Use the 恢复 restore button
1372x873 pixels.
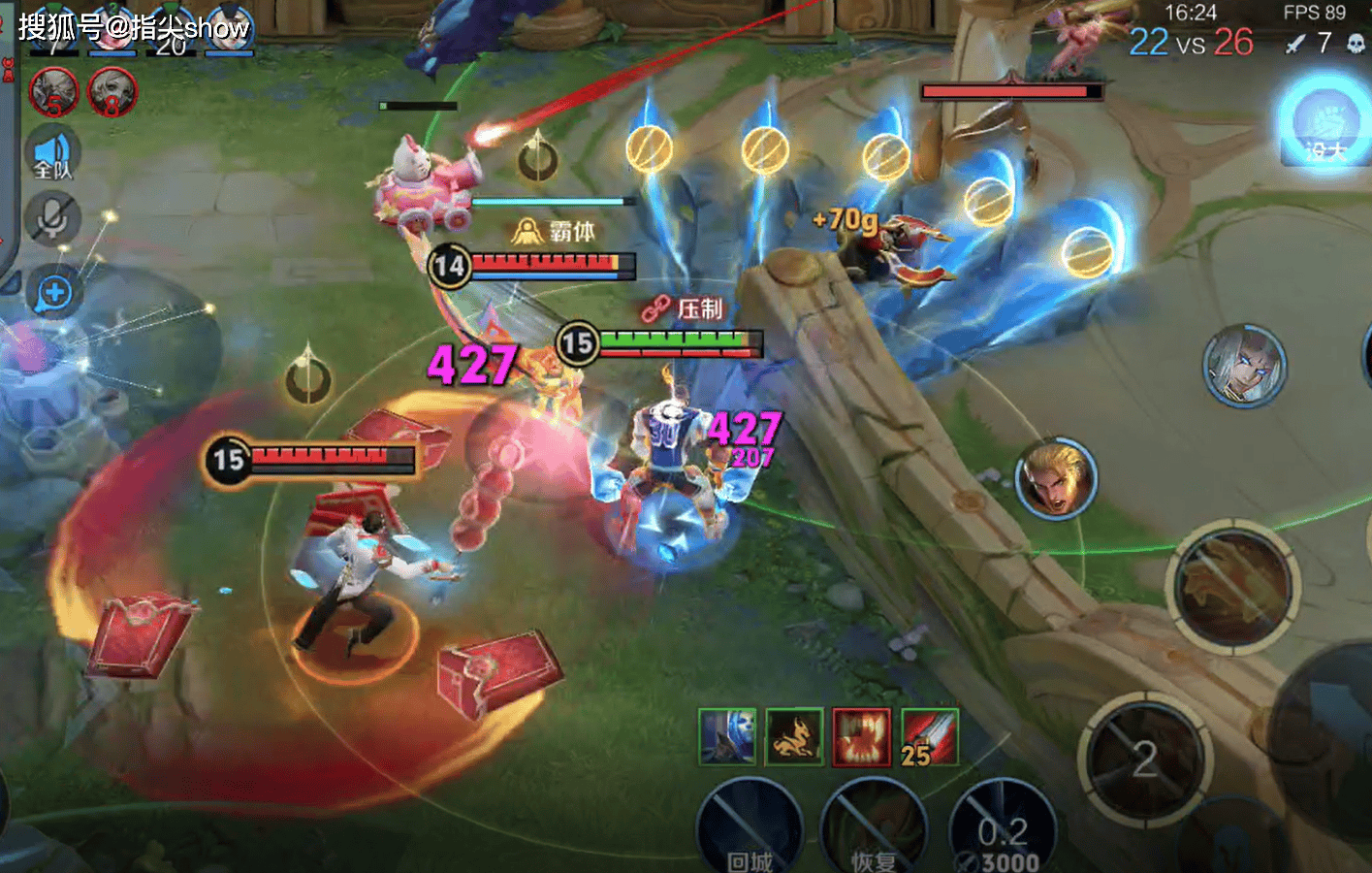click(x=873, y=830)
